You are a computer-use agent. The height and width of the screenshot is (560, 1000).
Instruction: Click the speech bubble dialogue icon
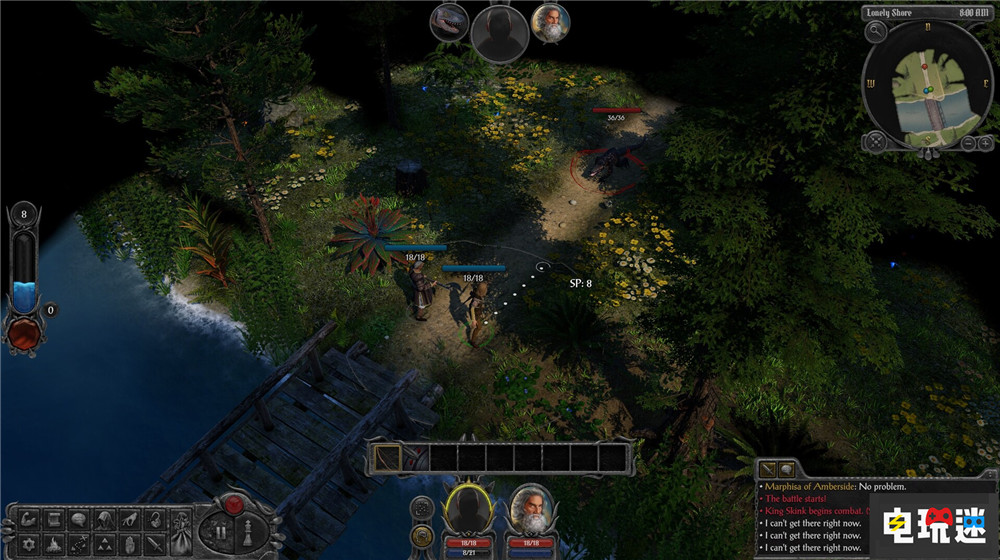[79, 519]
